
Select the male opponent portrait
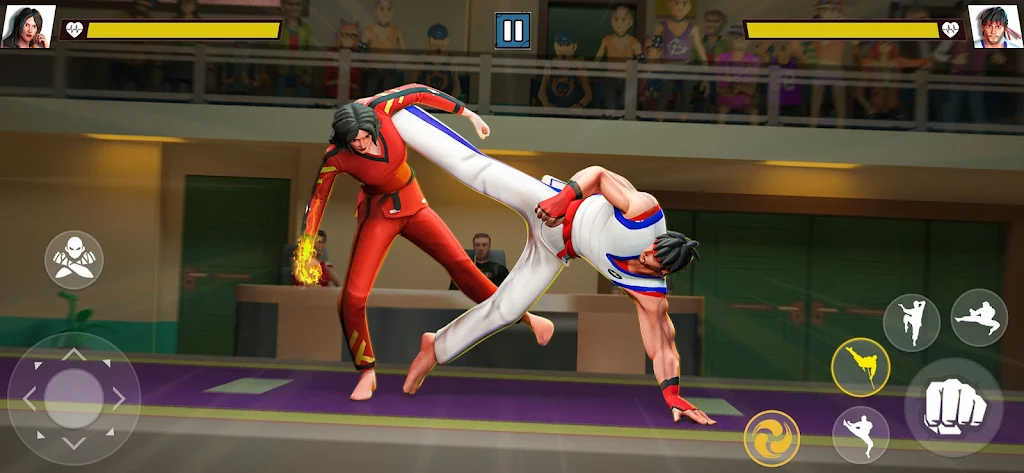995,26
